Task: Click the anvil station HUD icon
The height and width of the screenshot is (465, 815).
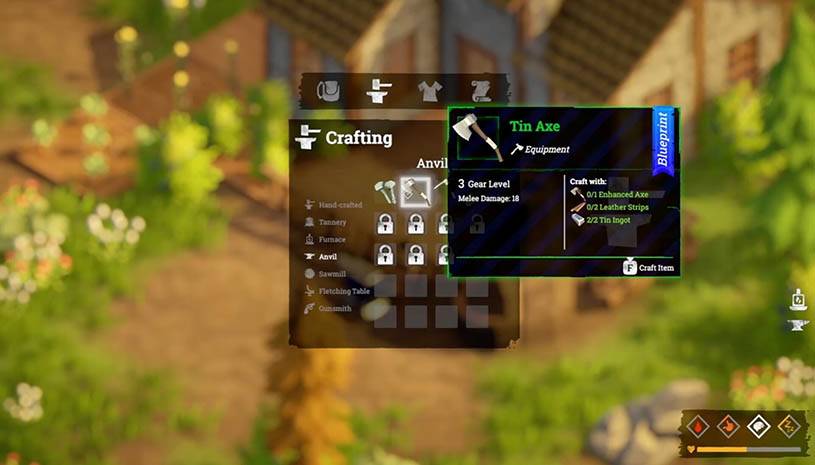Action: pos(798,324)
